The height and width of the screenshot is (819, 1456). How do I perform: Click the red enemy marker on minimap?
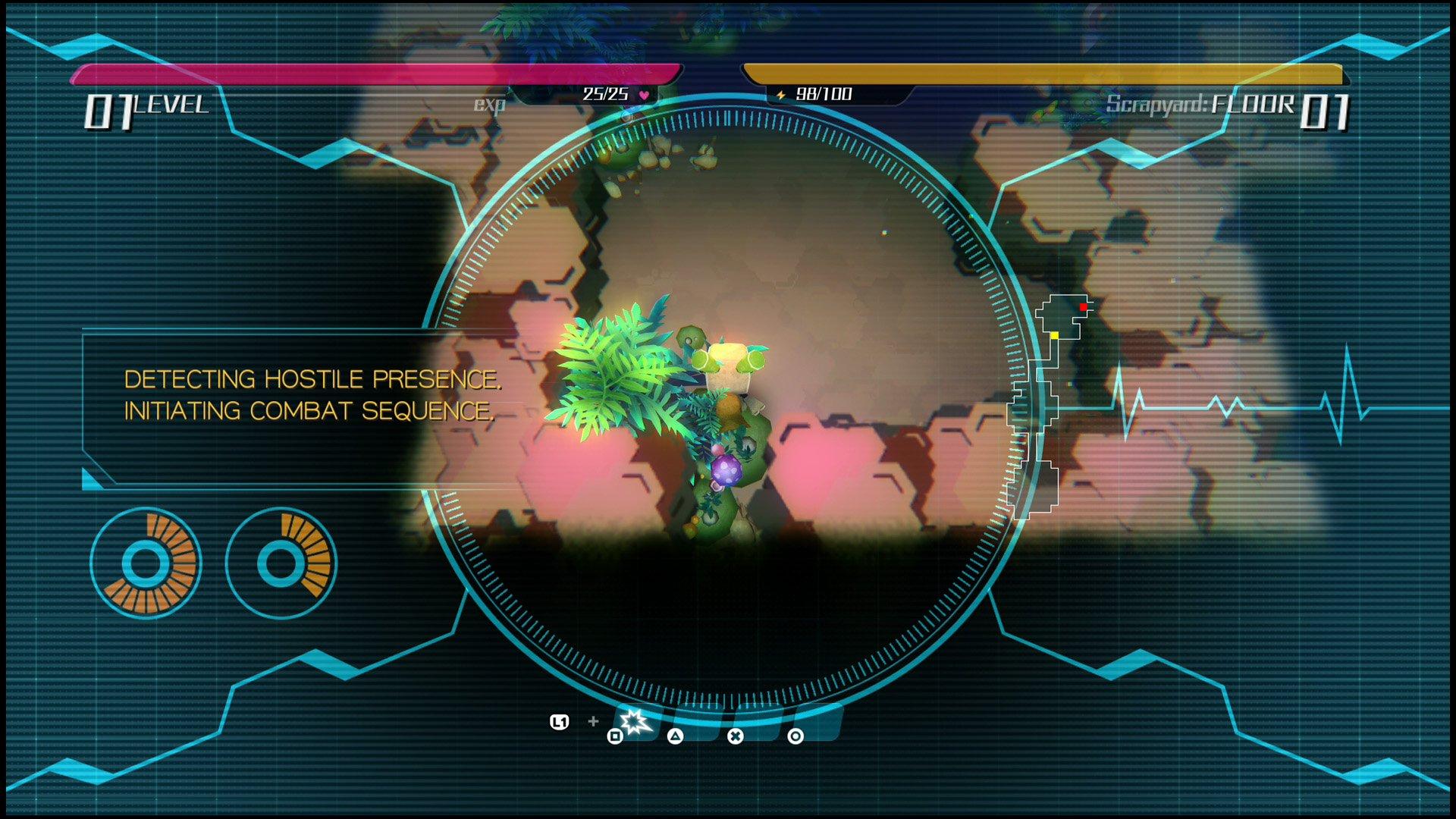coord(1084,307)
